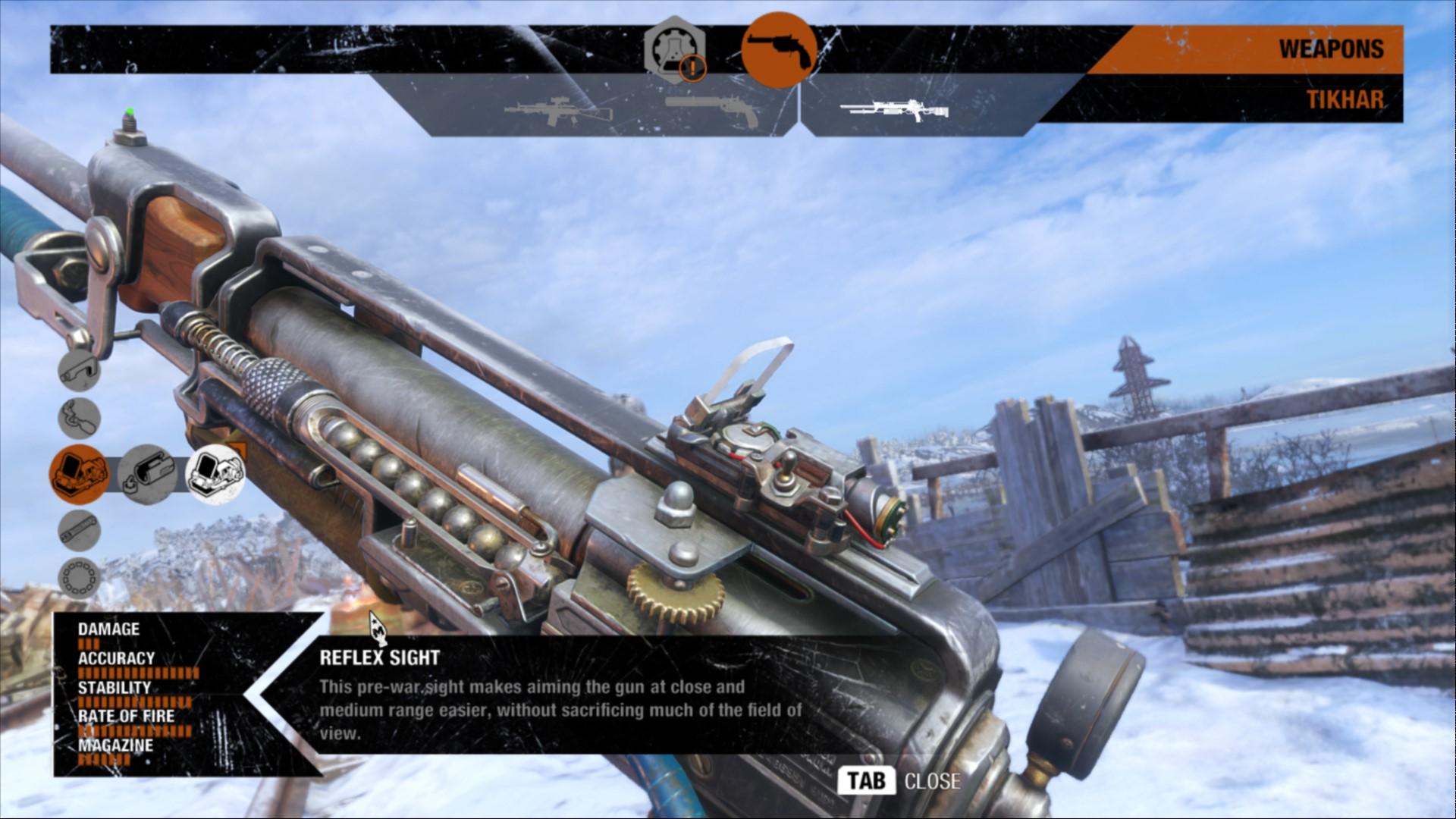This screenshot has height=819, width=1456.
Task: Select the orange sight attachment slot
Action: pos(79,475)
